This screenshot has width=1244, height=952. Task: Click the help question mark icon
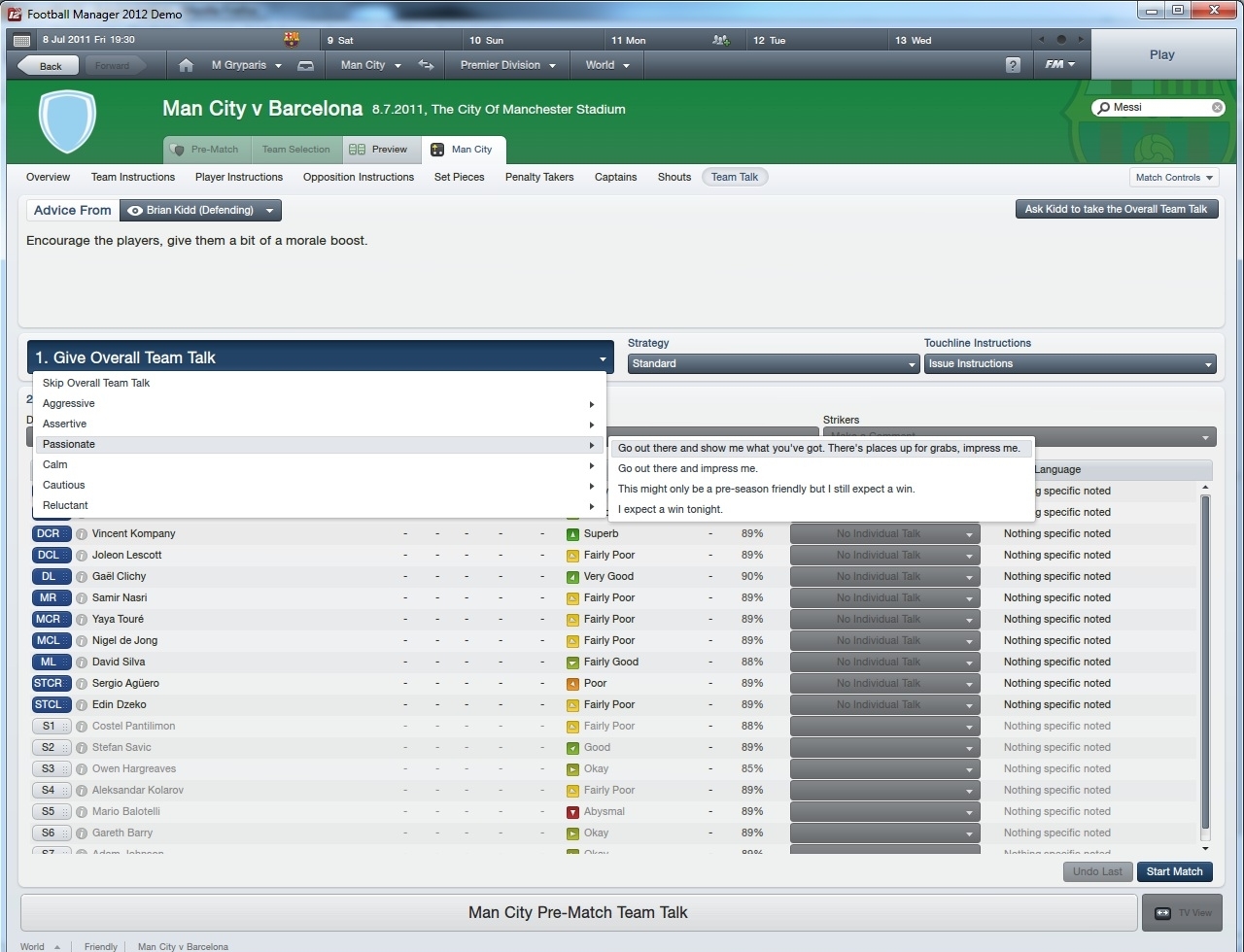tap(1012, 64)
